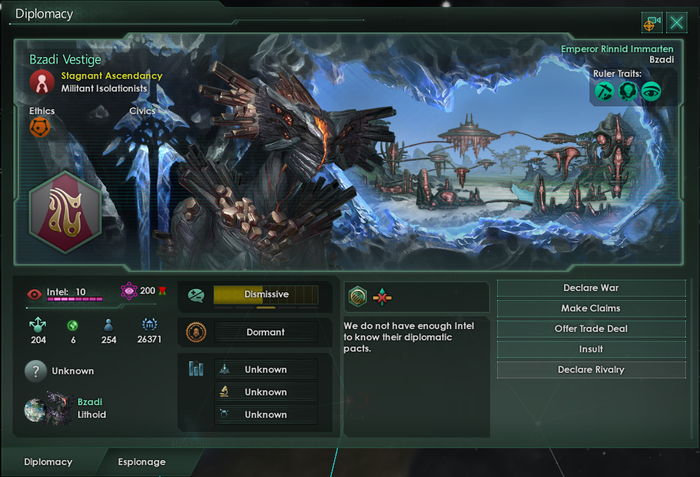
Task: Click the Unknown question mark icon
Action: coord(36,371)
